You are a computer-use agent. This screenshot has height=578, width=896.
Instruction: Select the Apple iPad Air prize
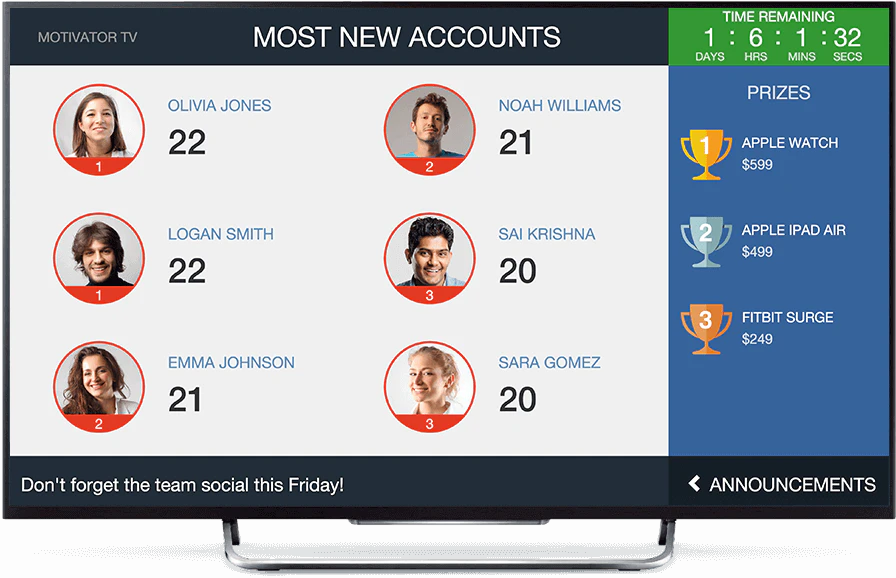[x=793, y=231]
